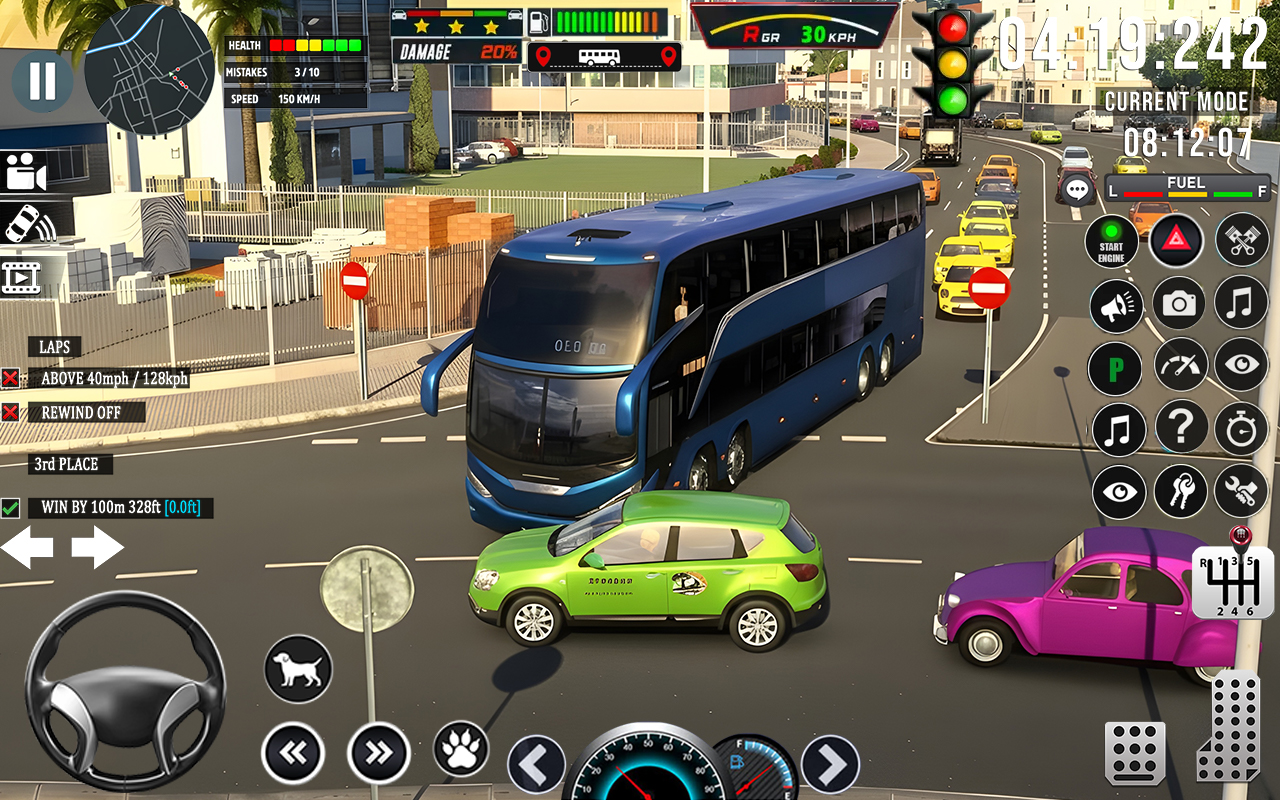Toggle the REWIND OFF checkbox
Image resolution: width=1280 pixels, height=800 pixels.
click(x=11, y=411)
